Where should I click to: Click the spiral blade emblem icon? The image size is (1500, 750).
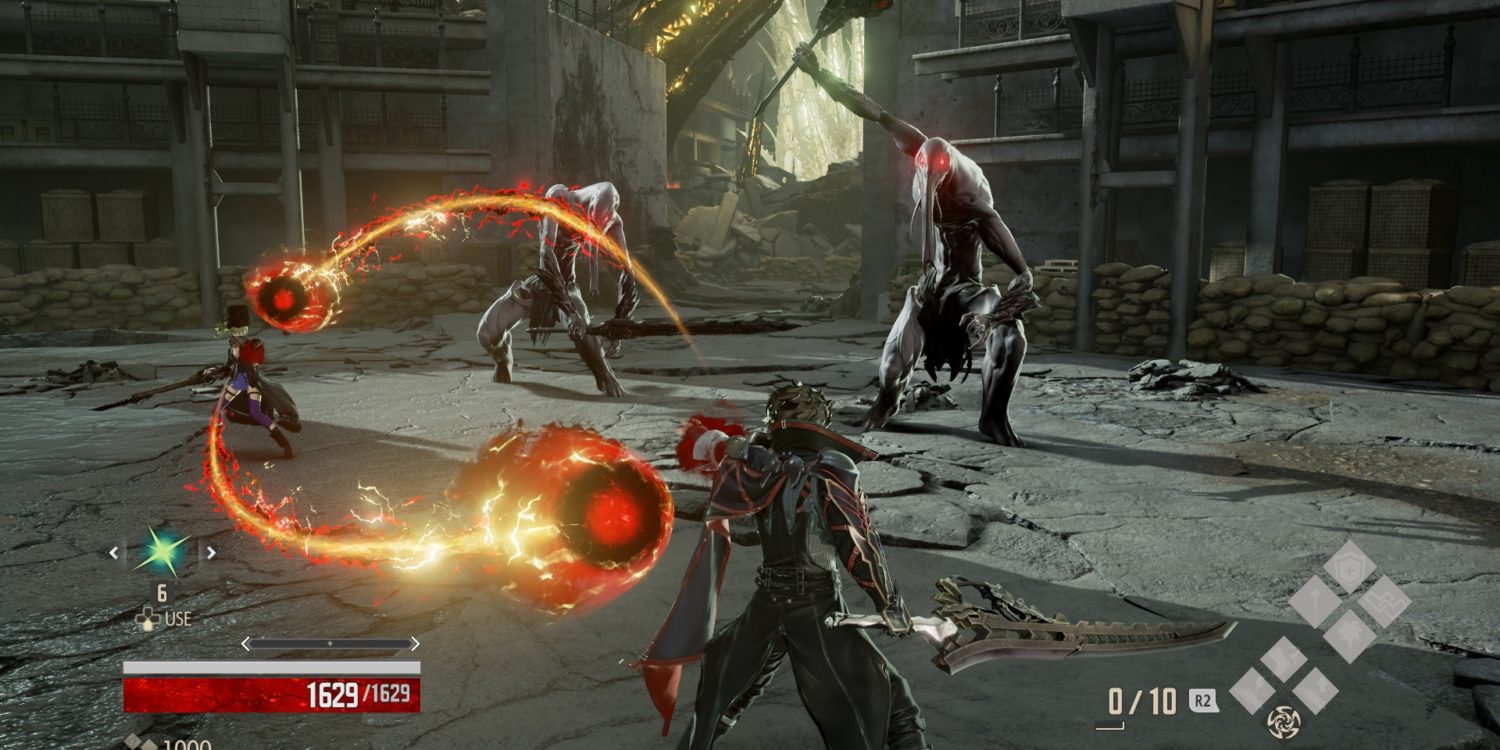click(1283, 721)
